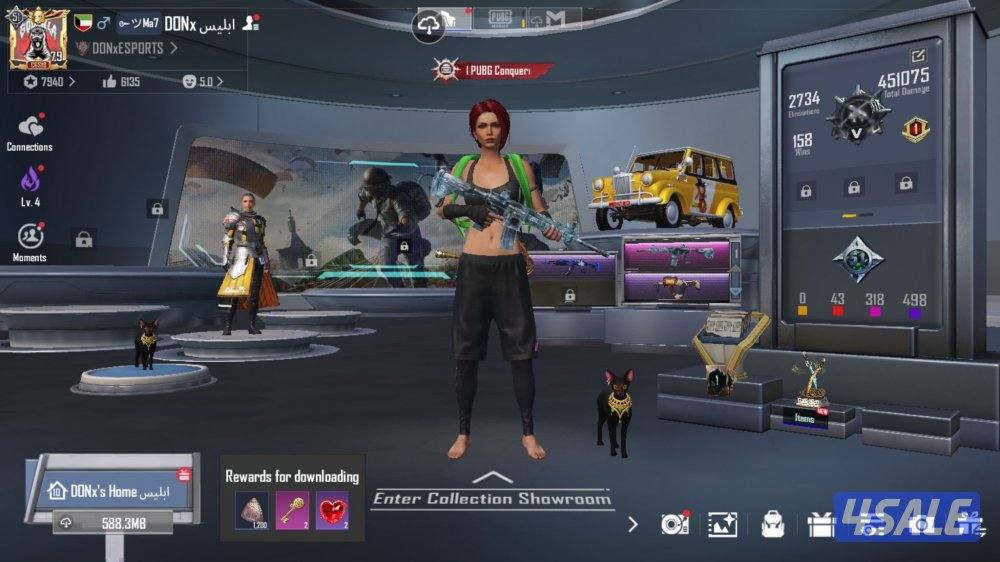
Task: Open the 5.0 merit rating
Action: [x=198, y=82]
